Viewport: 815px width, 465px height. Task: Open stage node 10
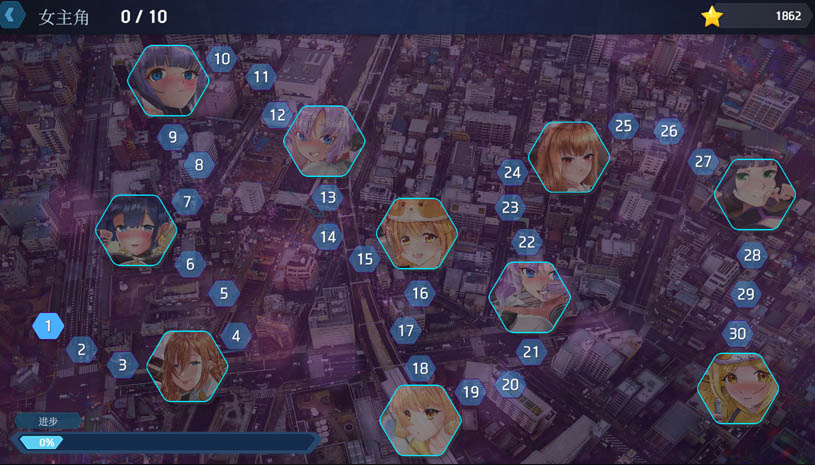221,59
